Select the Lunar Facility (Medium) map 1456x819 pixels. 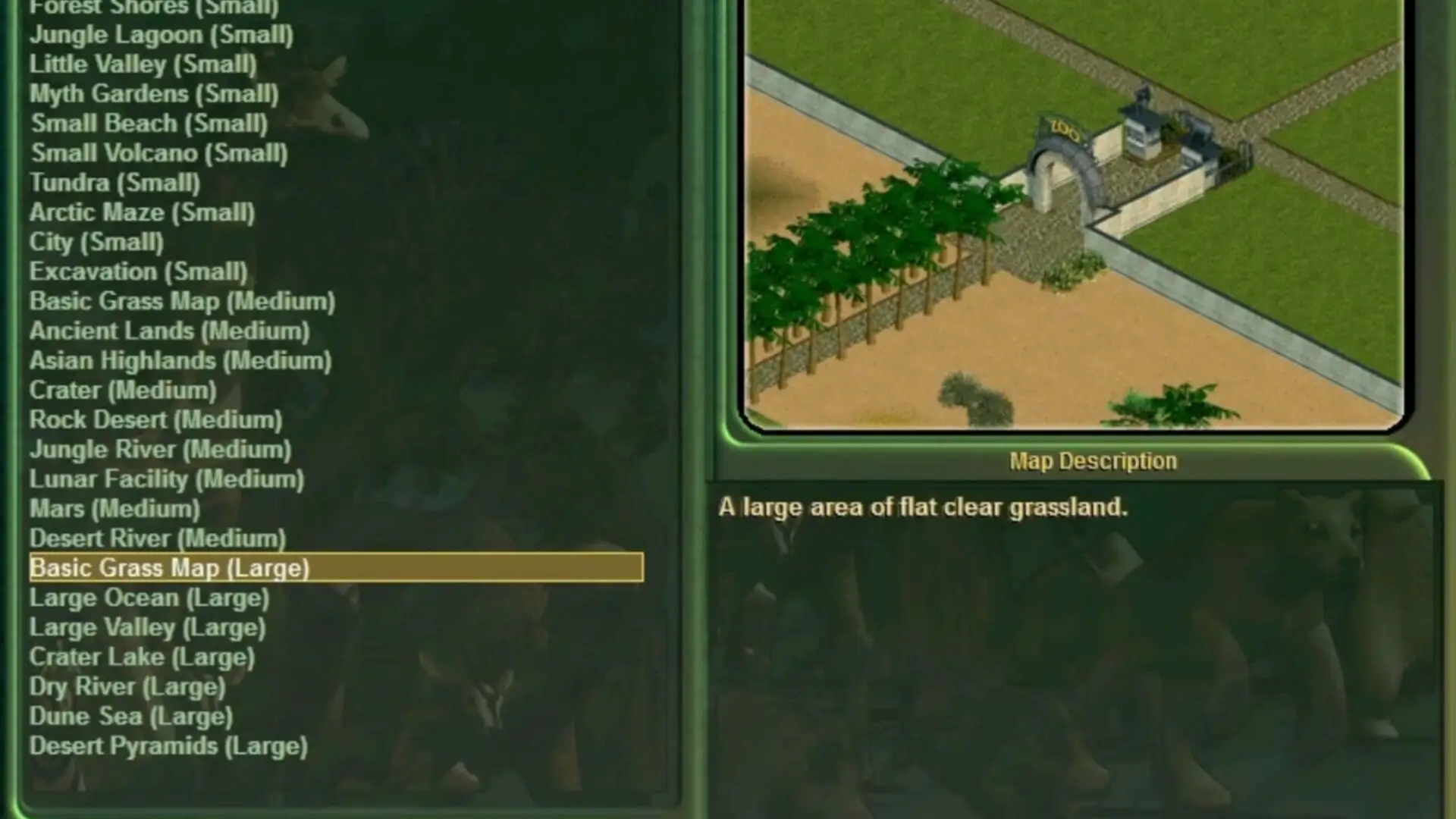coord(166,479)
